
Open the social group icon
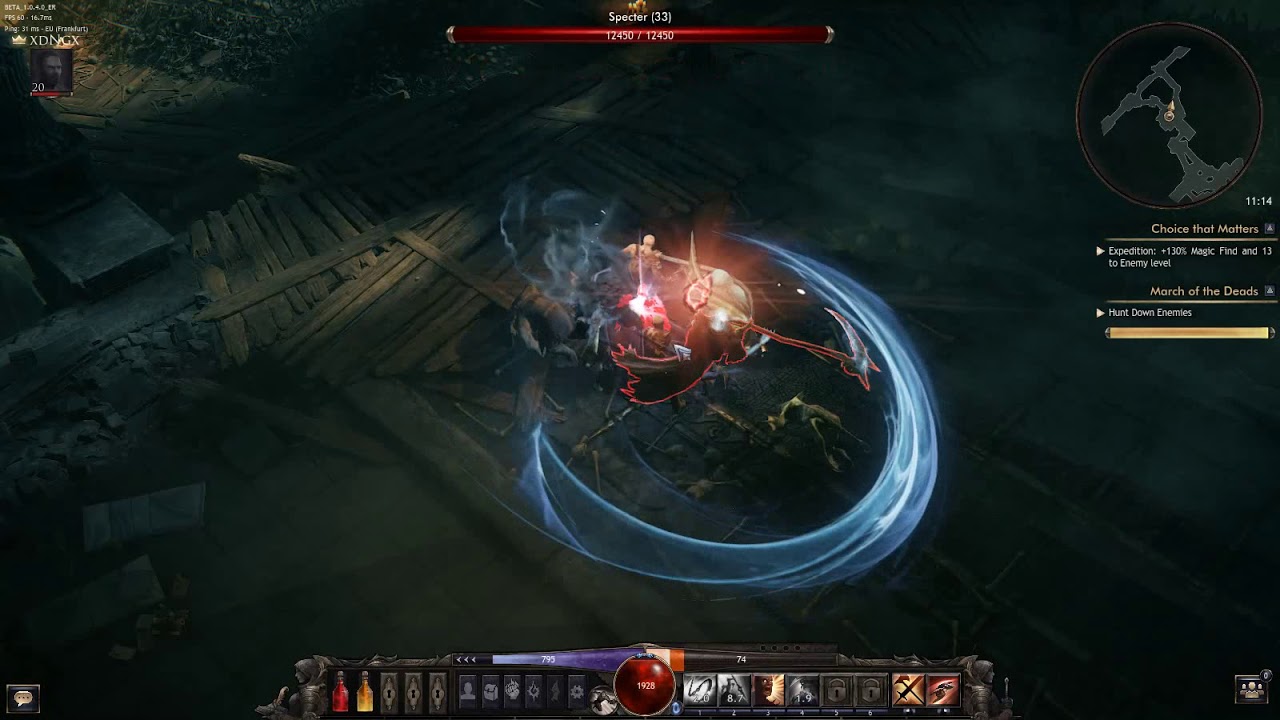1252,689
